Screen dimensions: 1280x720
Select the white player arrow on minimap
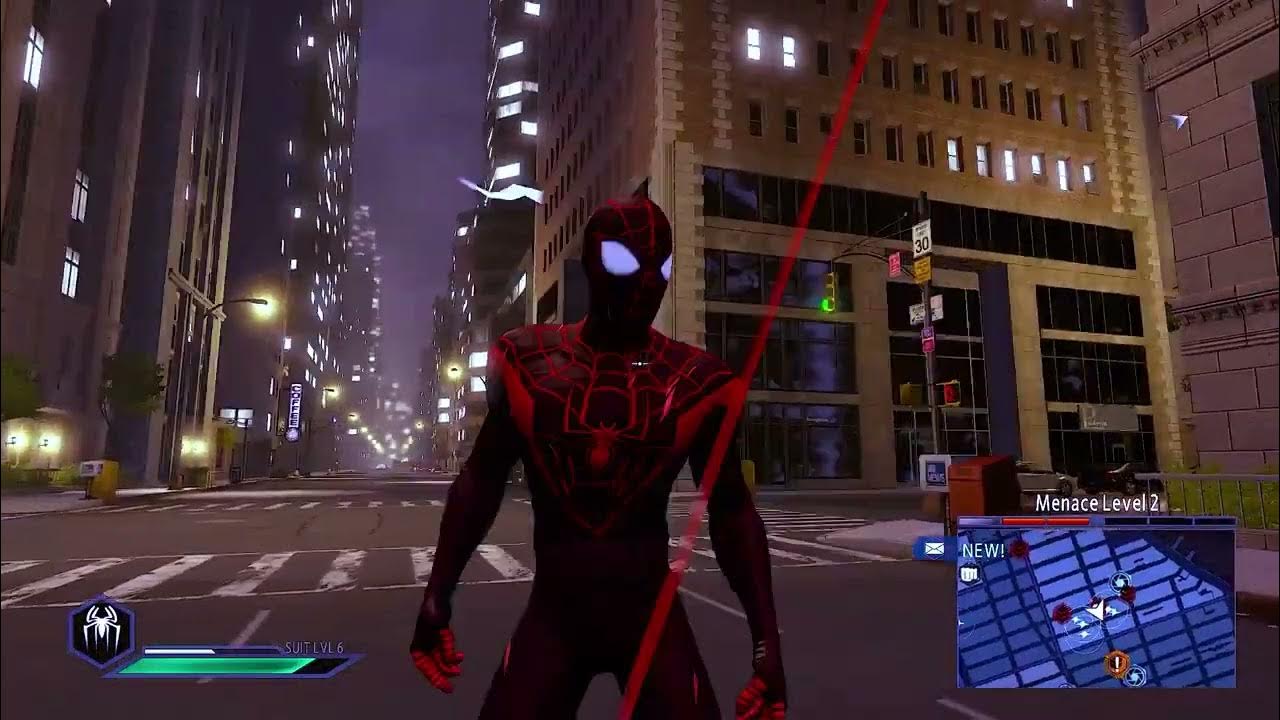(x=1098, y=608)
